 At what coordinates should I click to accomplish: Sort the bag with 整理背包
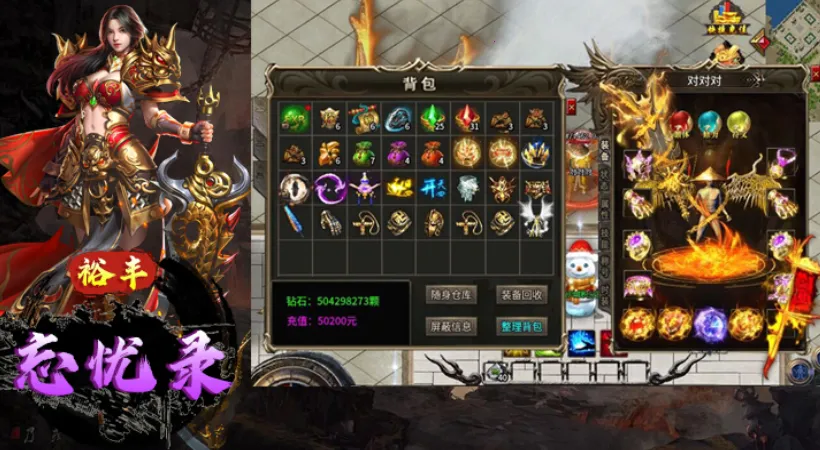point(521,326)
